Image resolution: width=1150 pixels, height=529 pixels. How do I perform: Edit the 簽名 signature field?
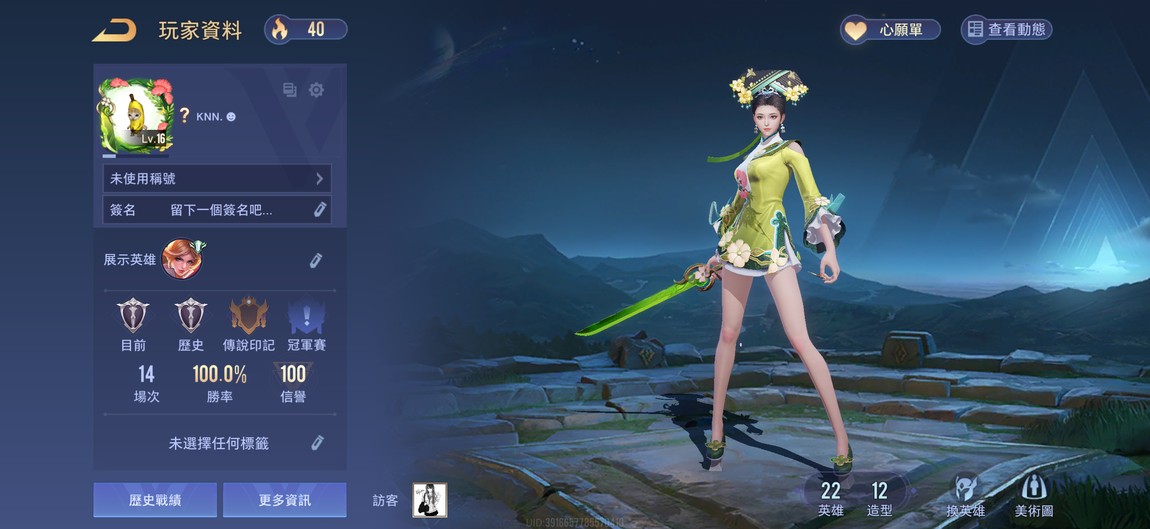[x=319, y=210]
